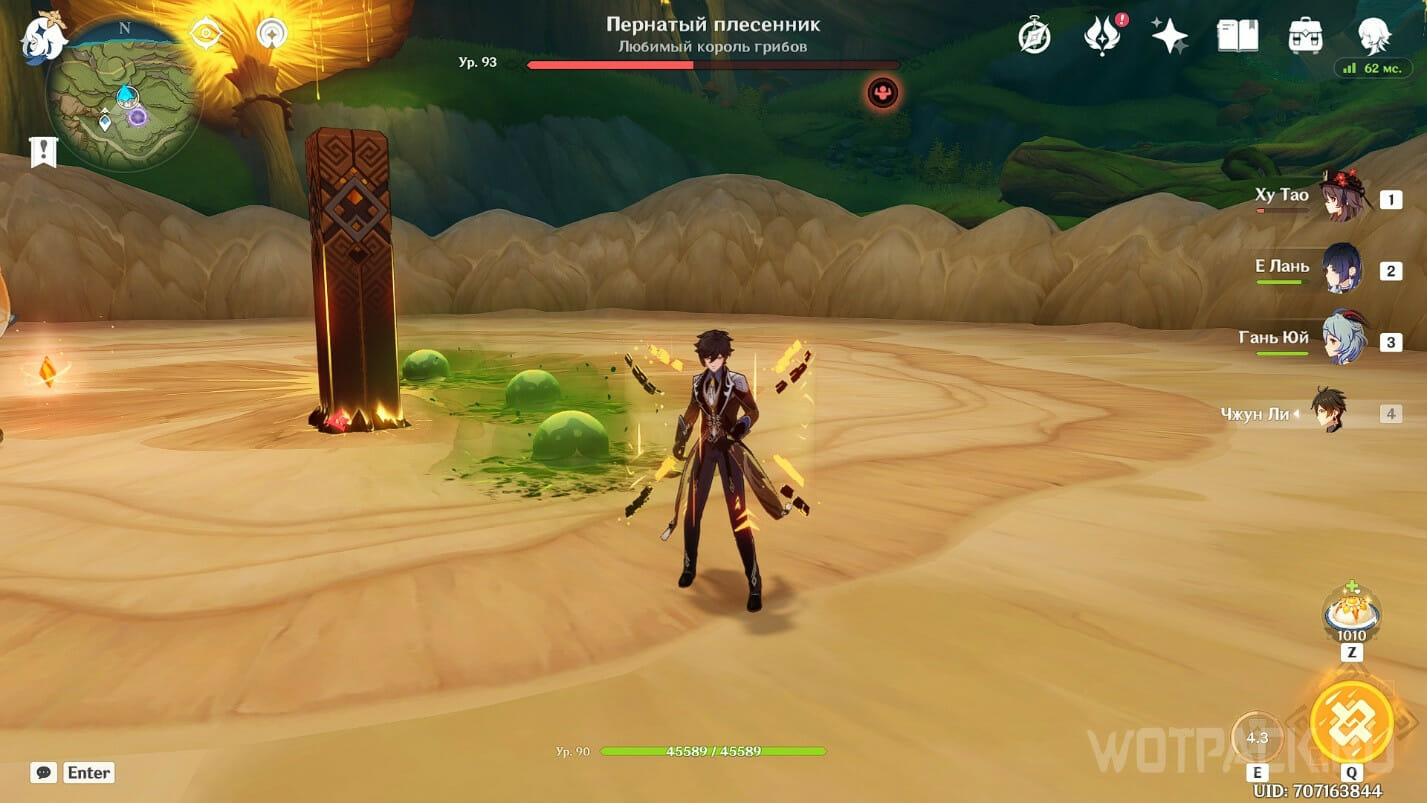The height and width of the screenshot is (803, 1427).
Task: Click the quest navigation marker icon
Action: (x=272, y=34)
